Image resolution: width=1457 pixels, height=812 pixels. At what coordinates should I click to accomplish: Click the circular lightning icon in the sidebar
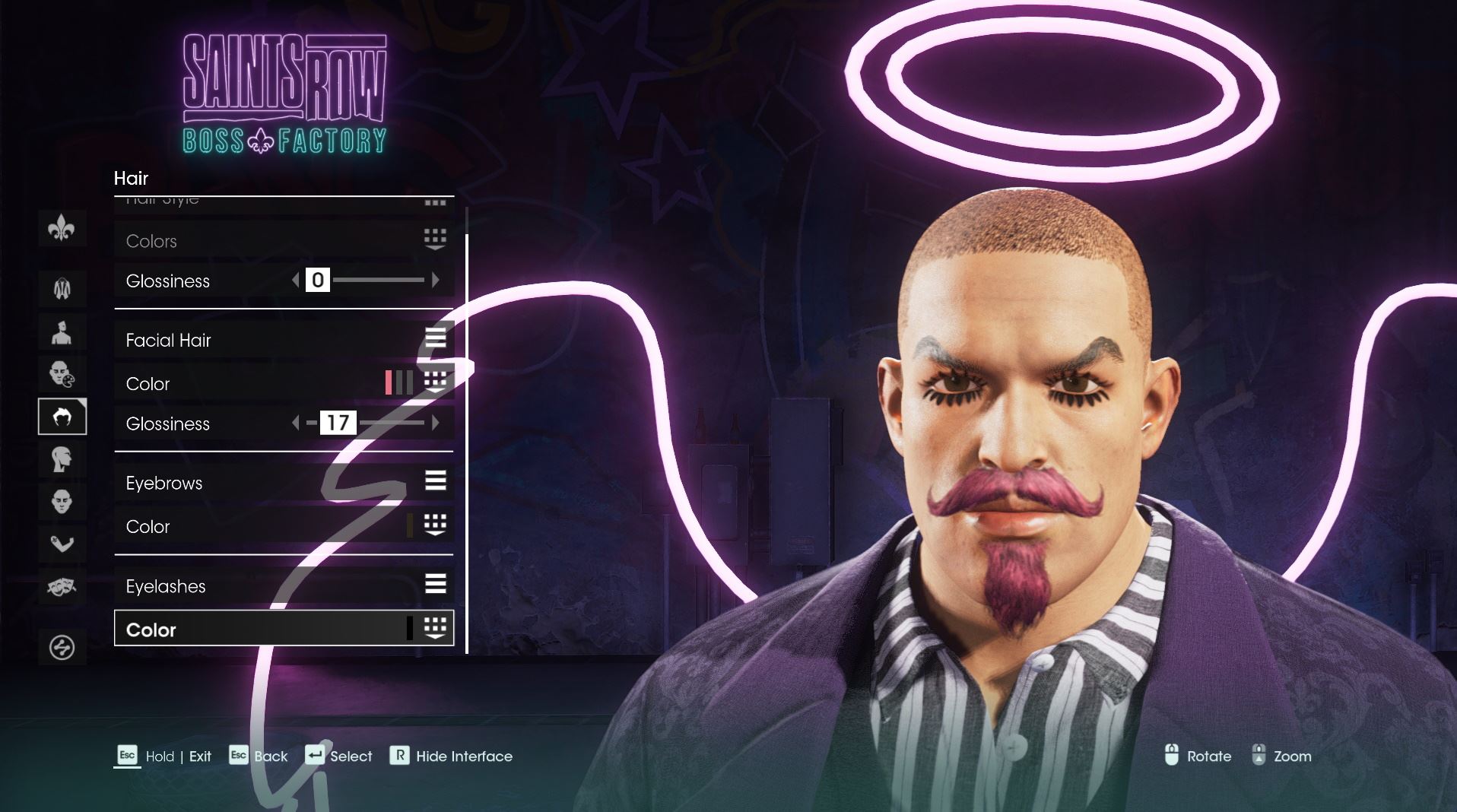(62, 648)
